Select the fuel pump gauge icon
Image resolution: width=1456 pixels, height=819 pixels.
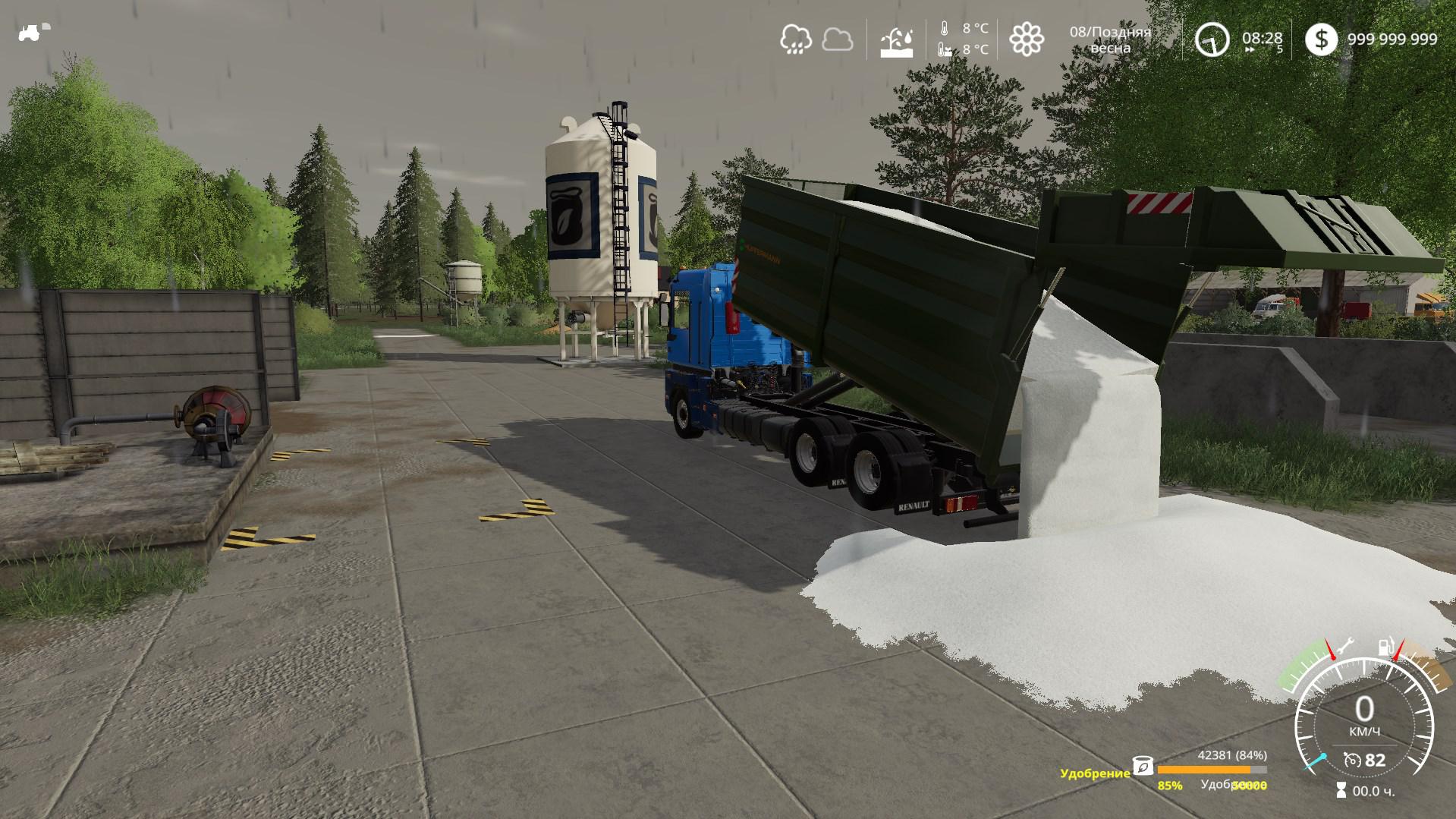1385,647
